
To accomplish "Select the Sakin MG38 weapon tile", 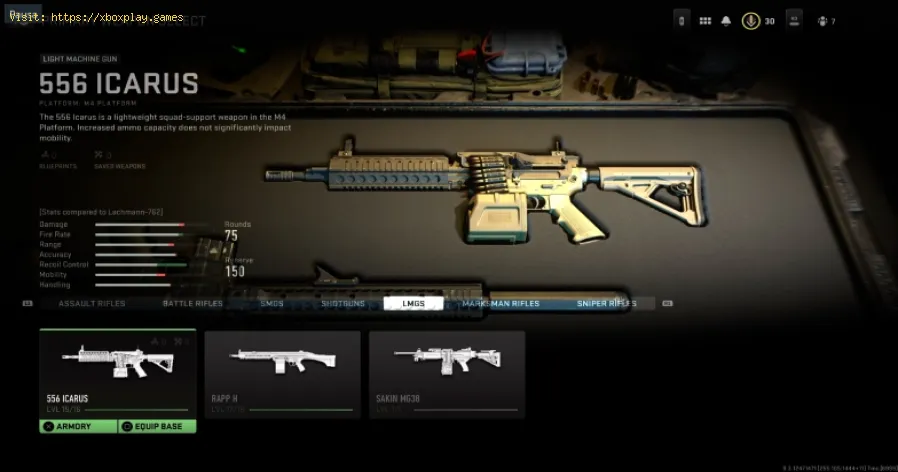I will click(x=447, y=372).
